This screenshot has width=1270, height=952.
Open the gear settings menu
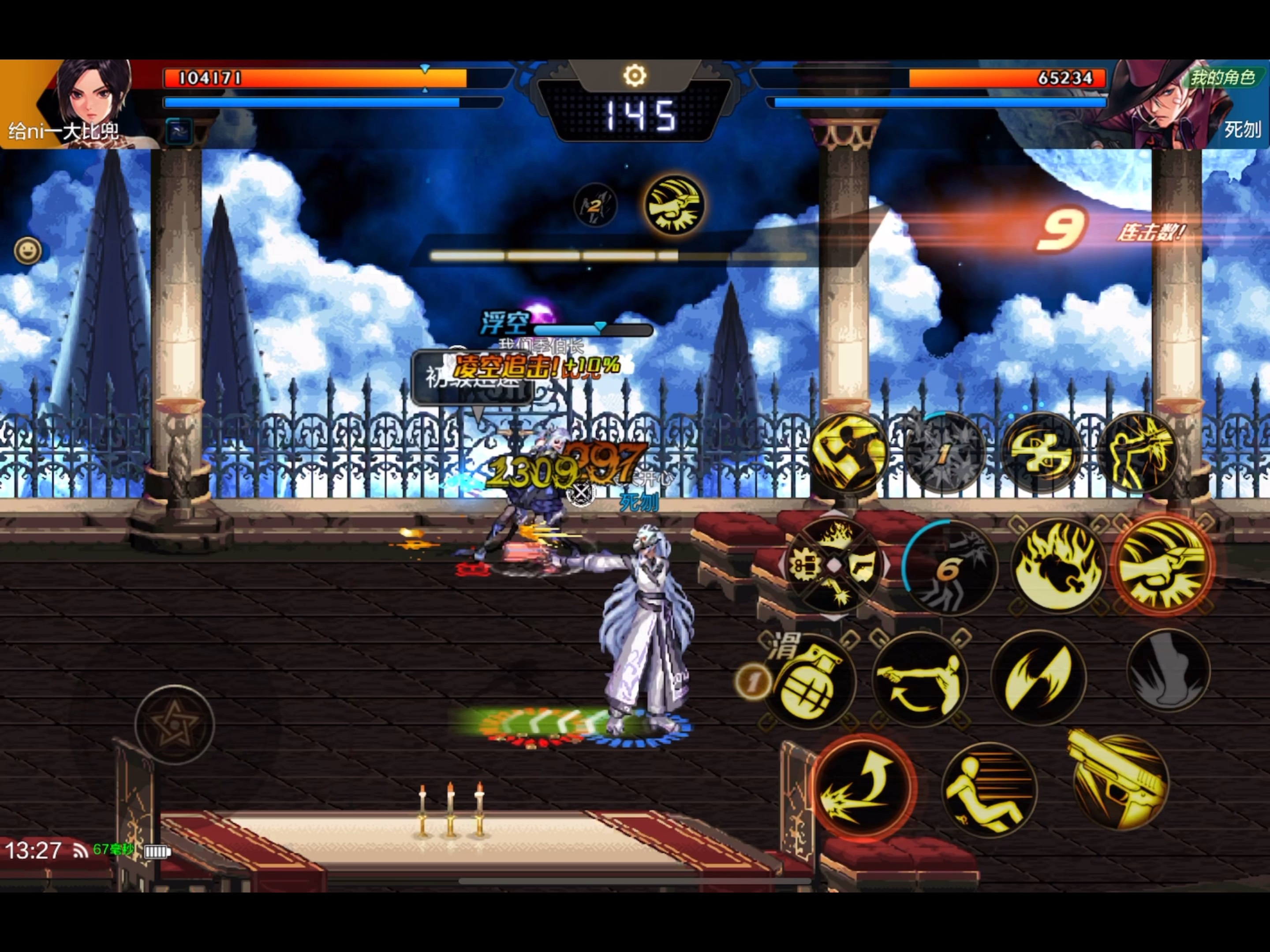pos(635,75)
